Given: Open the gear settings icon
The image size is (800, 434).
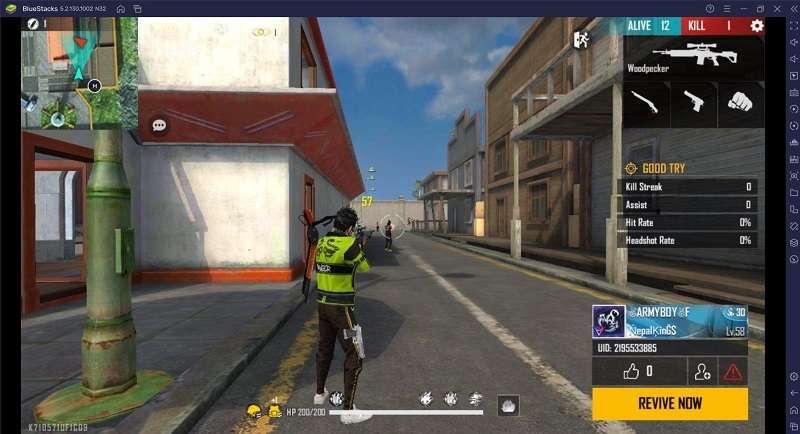Looking at the screenshot, I should 757,26.
